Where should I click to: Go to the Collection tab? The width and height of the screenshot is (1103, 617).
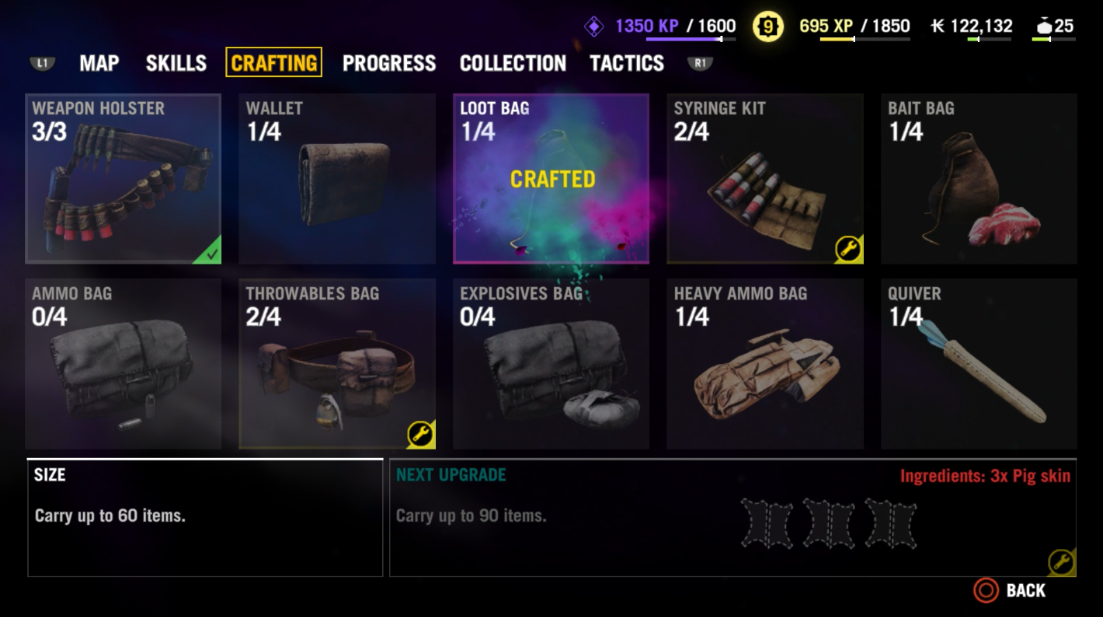tap(513, 63)
